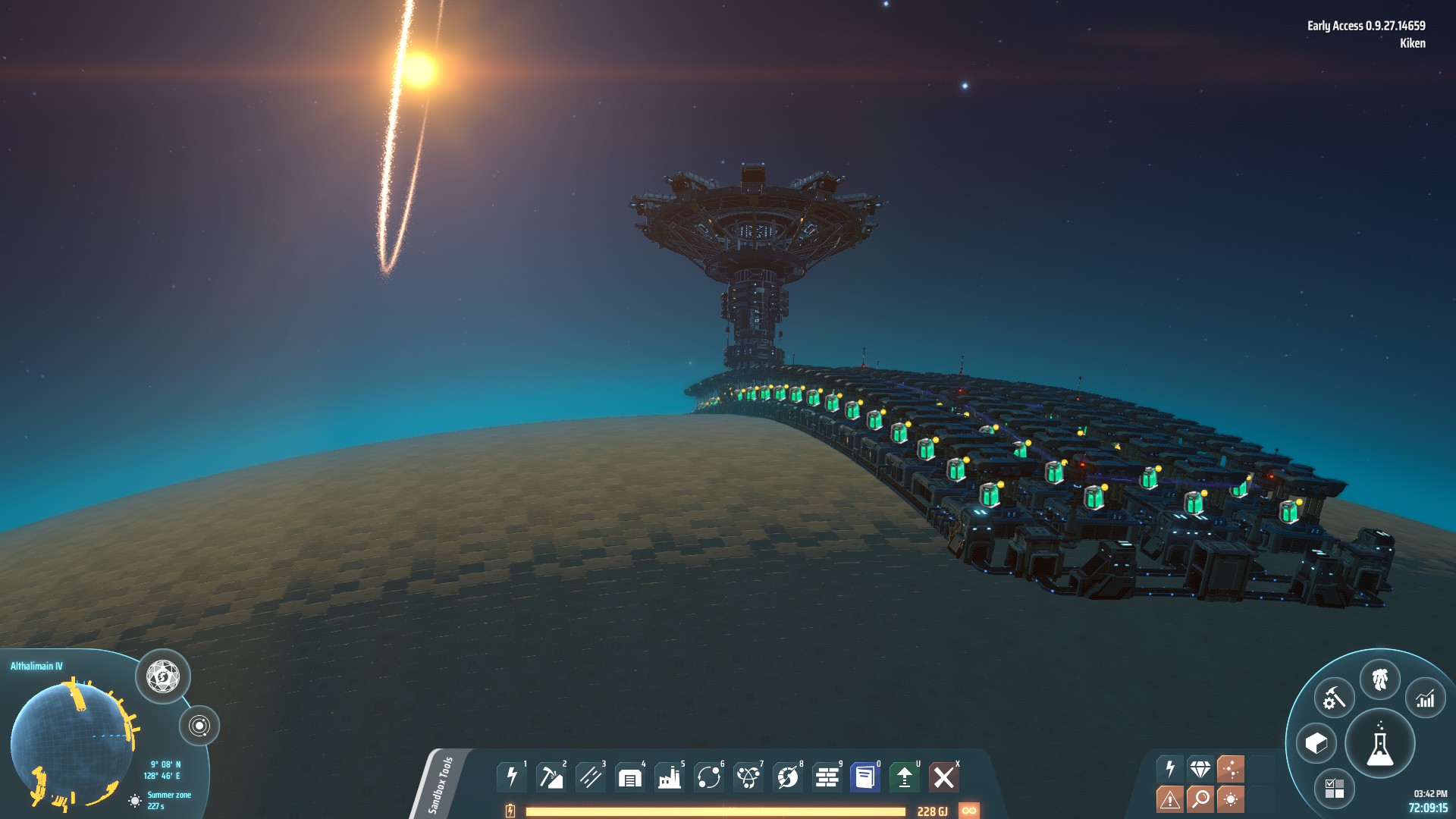Choose the conveyor belt build category
This screenshot has height=819, width=1456.
click(590, 777)
